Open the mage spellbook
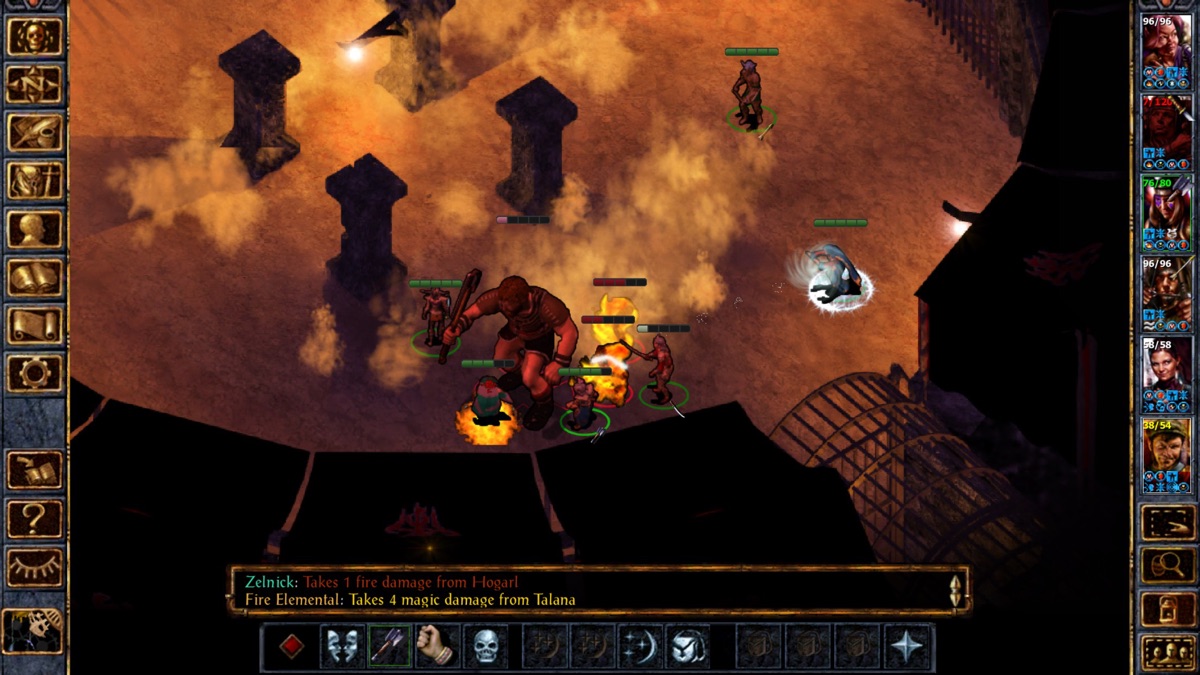Image resolution: width=1200 pixels, height=675 pixels. [x=34, y=277]
